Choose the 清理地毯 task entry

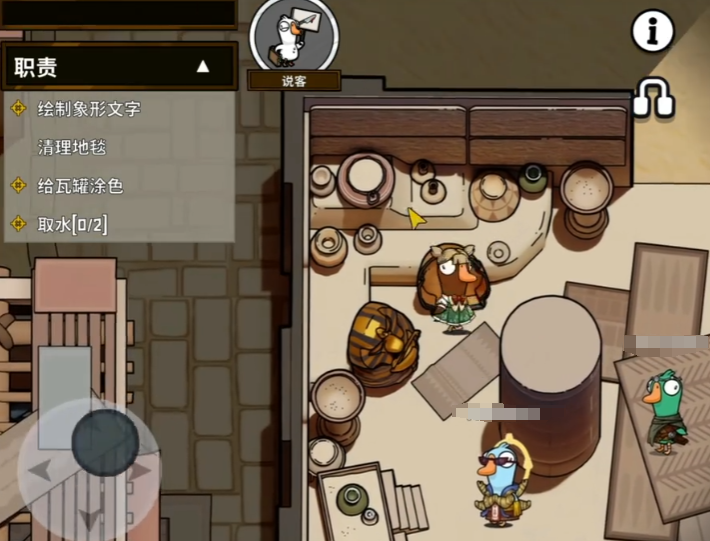[72, 147]
